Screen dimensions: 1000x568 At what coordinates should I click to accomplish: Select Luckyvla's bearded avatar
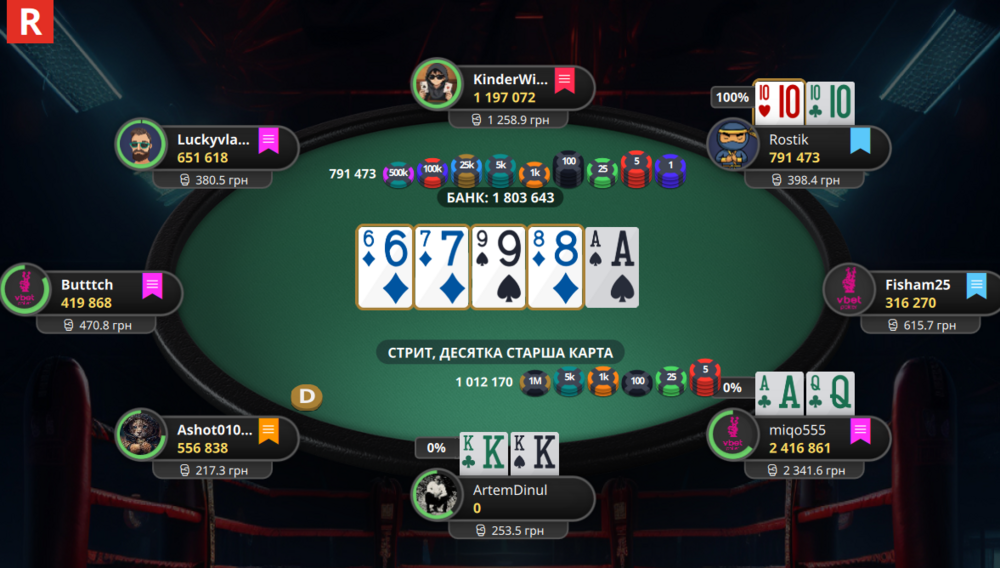point(141,146)
